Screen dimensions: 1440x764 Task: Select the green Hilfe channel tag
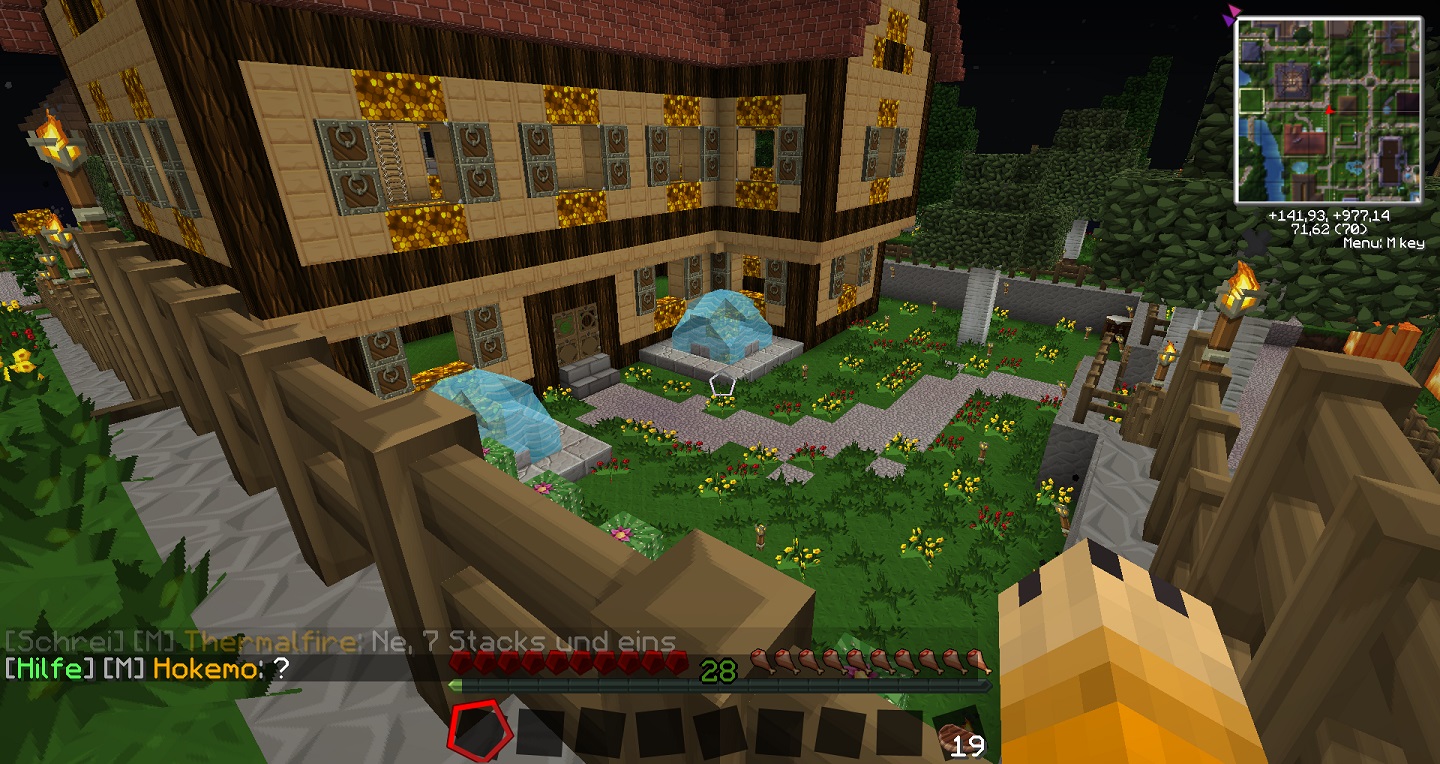pyautogui.click(x=49, y=670)
